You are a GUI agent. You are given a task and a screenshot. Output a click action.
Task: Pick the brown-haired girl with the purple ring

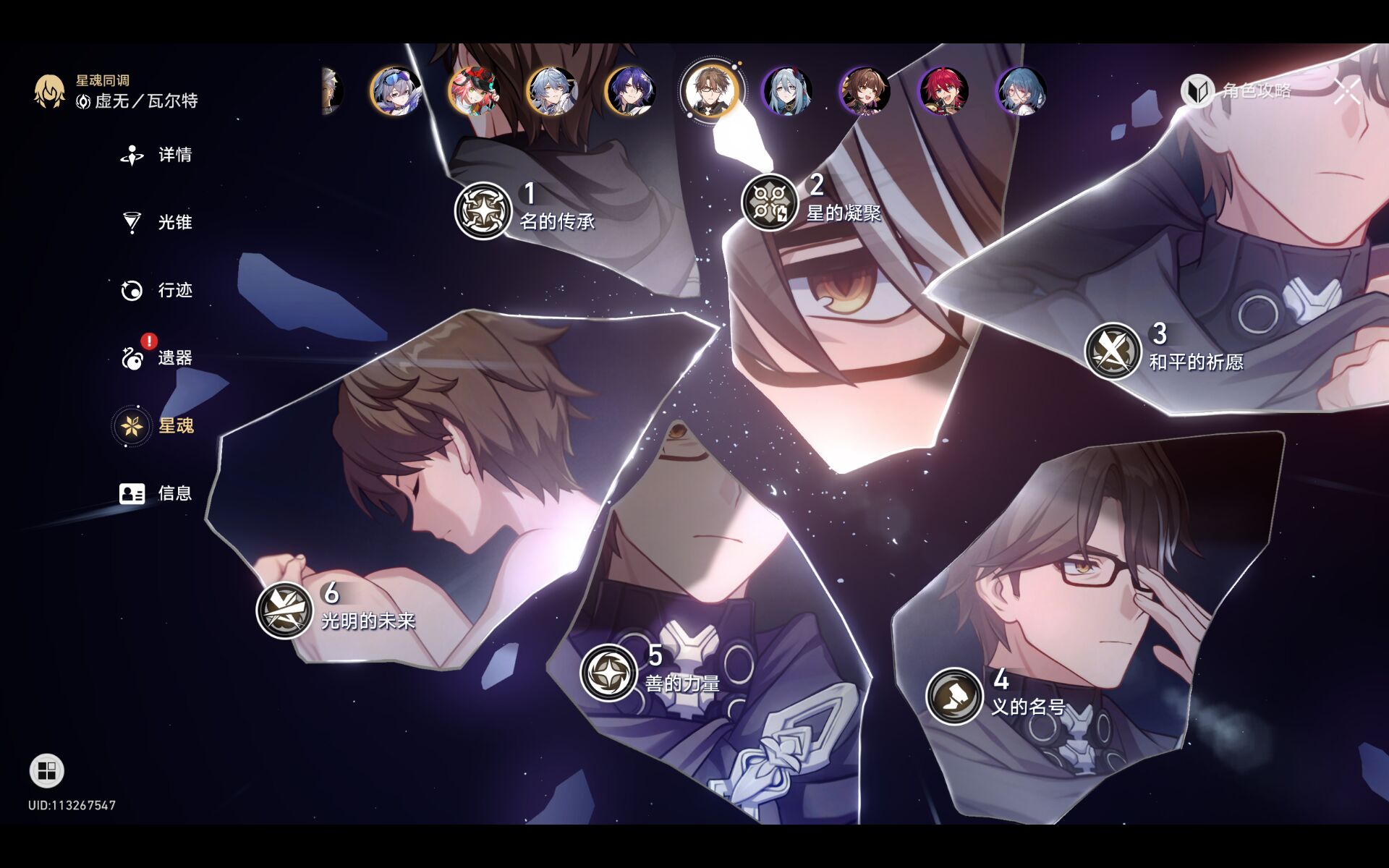tap(865, 92)
